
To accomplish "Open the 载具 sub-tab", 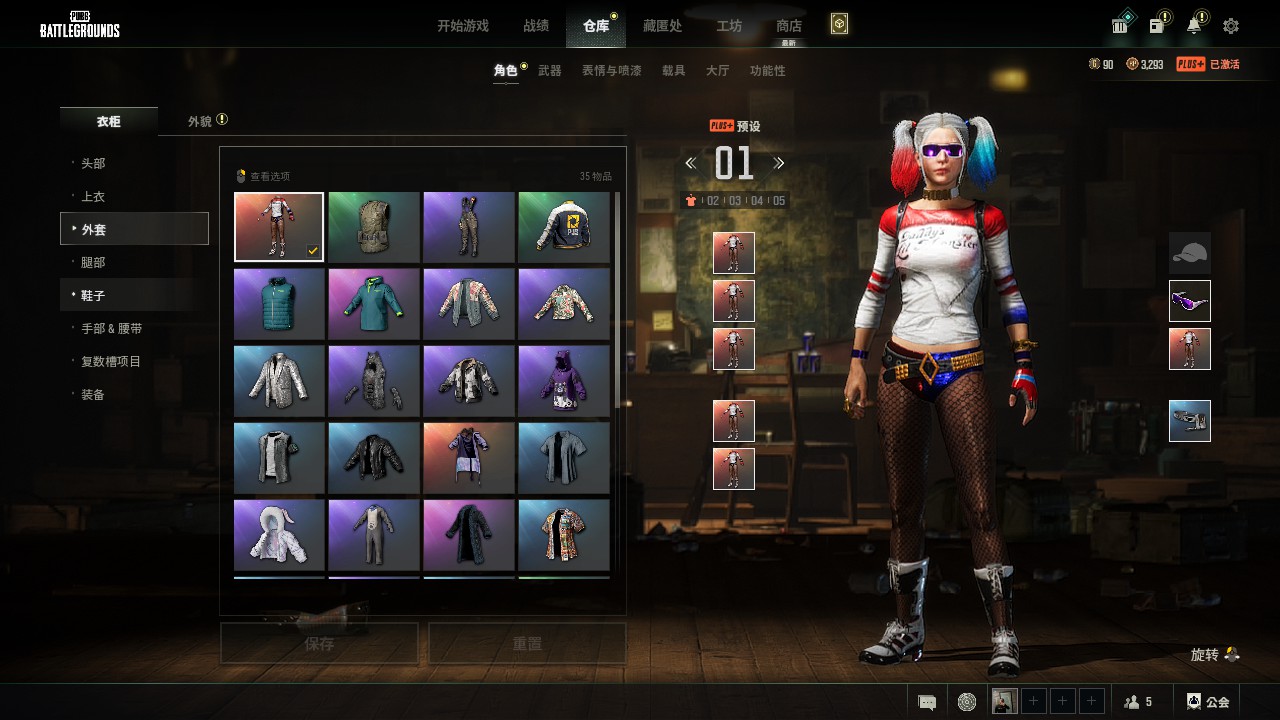I will pyautogui.click(x=674, y=71).
